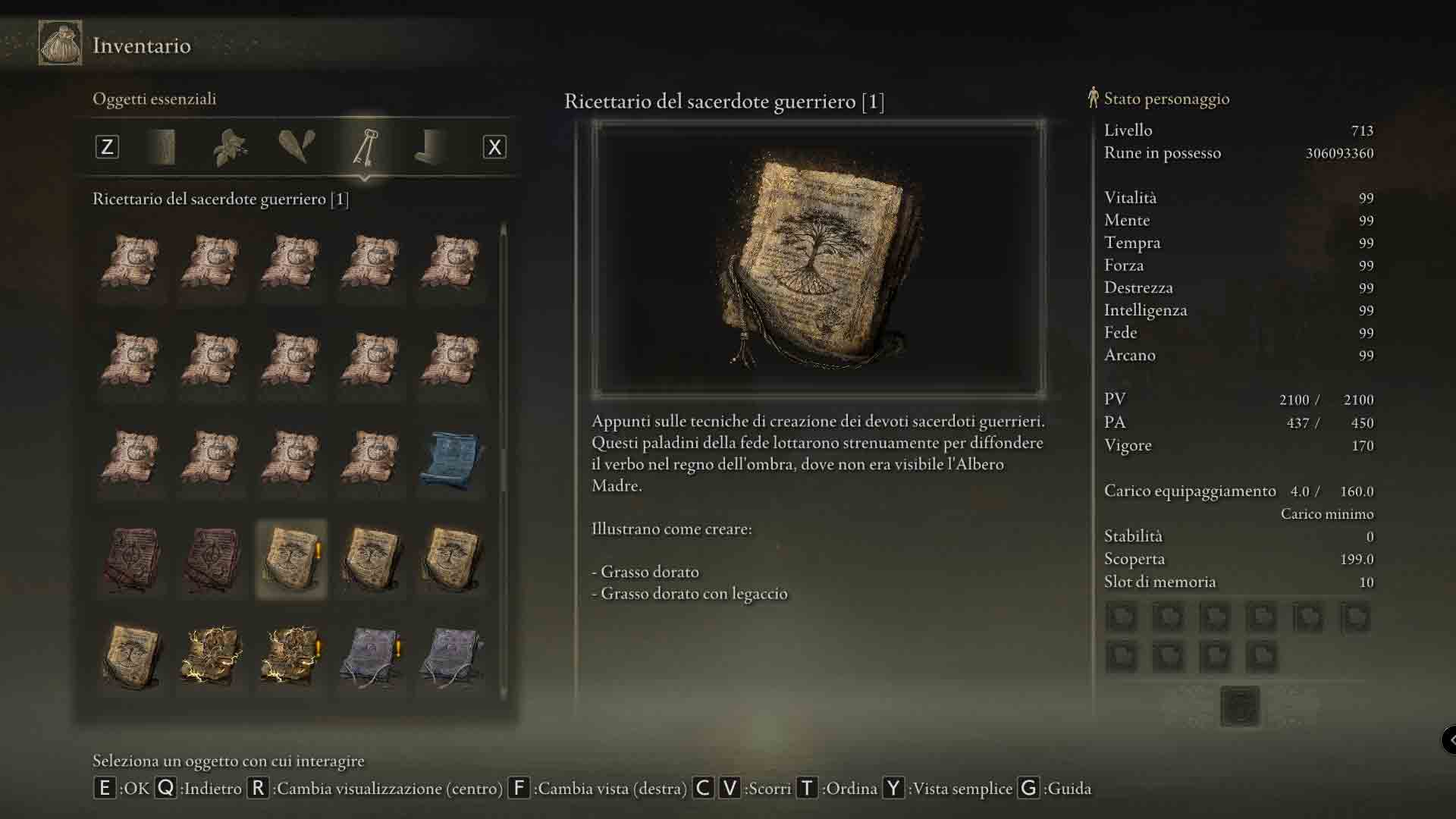Image resolution: width=1456 pixels, height=819 pixels.
Task: View the large cookbook preview image
Action: pos(819,259)
